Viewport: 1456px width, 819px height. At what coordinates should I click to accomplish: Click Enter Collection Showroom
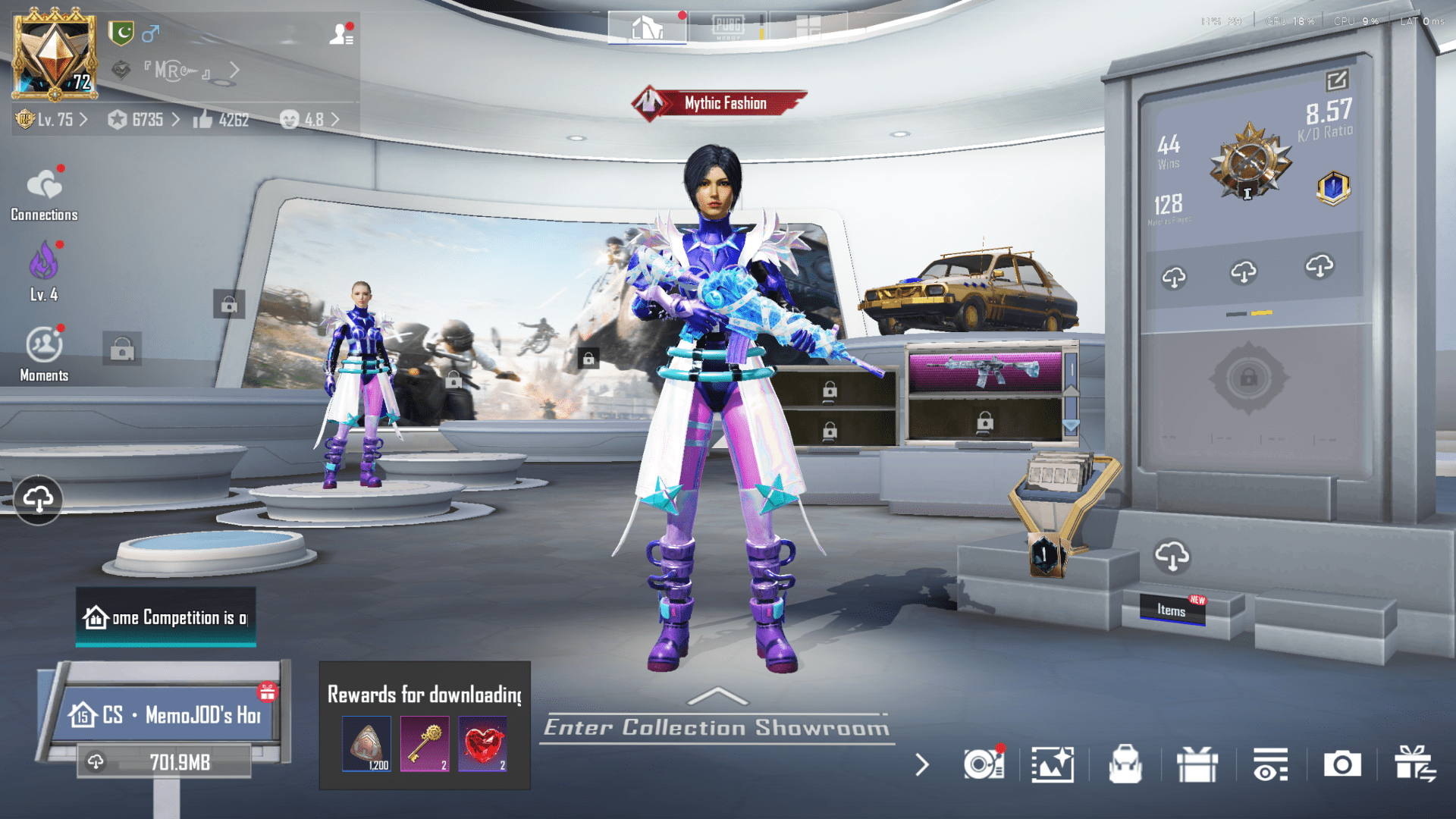click(715, 726)
